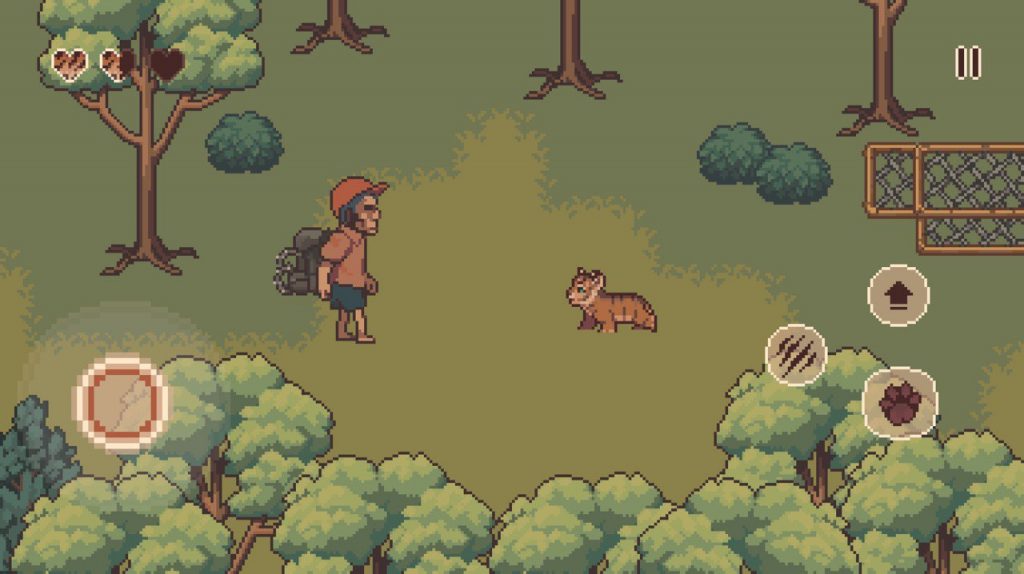Tap the up arrow jump button
Image resolution: width=1024 pixels, height=574 pixels.
898,295
